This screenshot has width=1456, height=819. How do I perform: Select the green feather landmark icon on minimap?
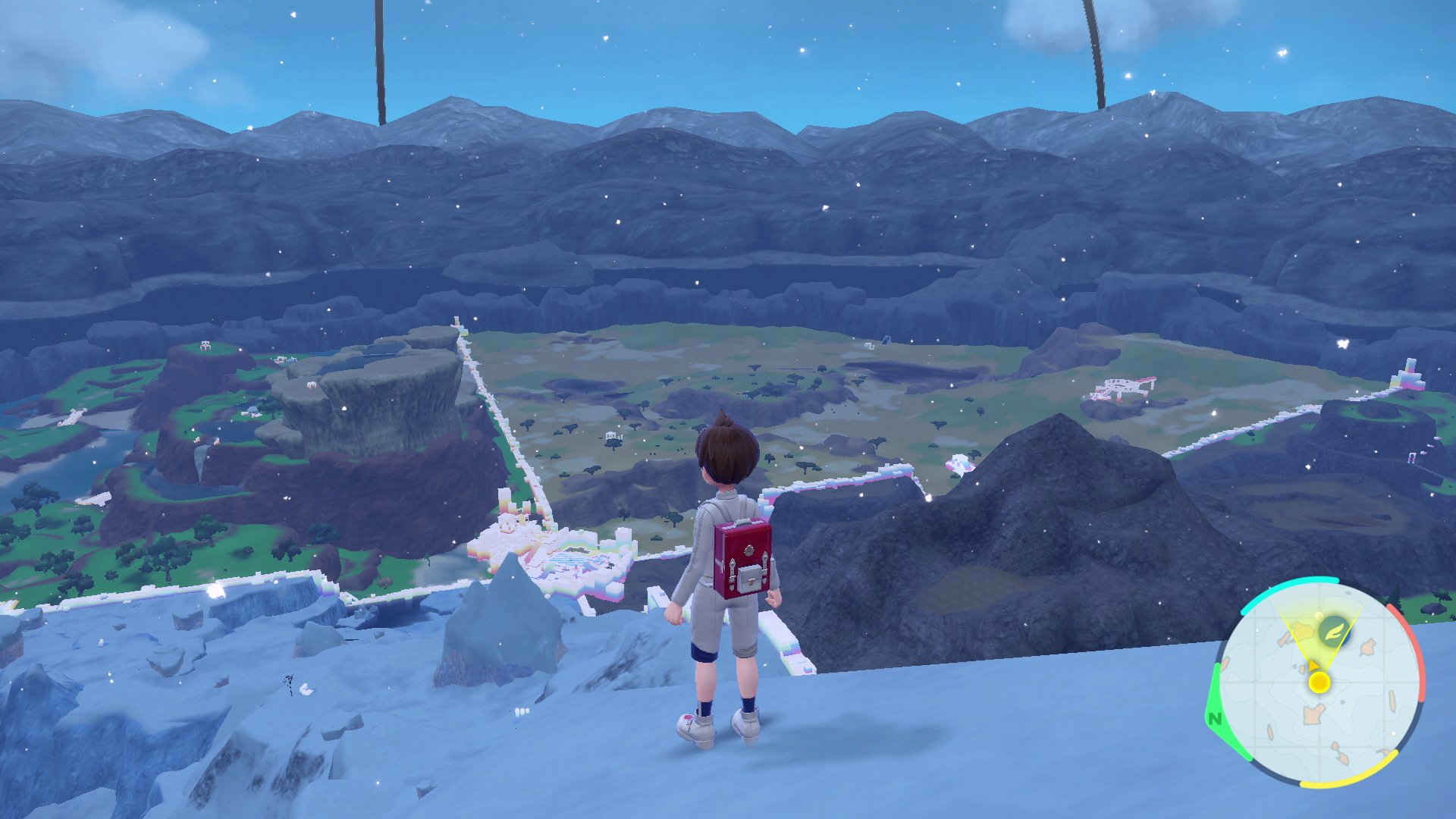(x=1333, y=632)
